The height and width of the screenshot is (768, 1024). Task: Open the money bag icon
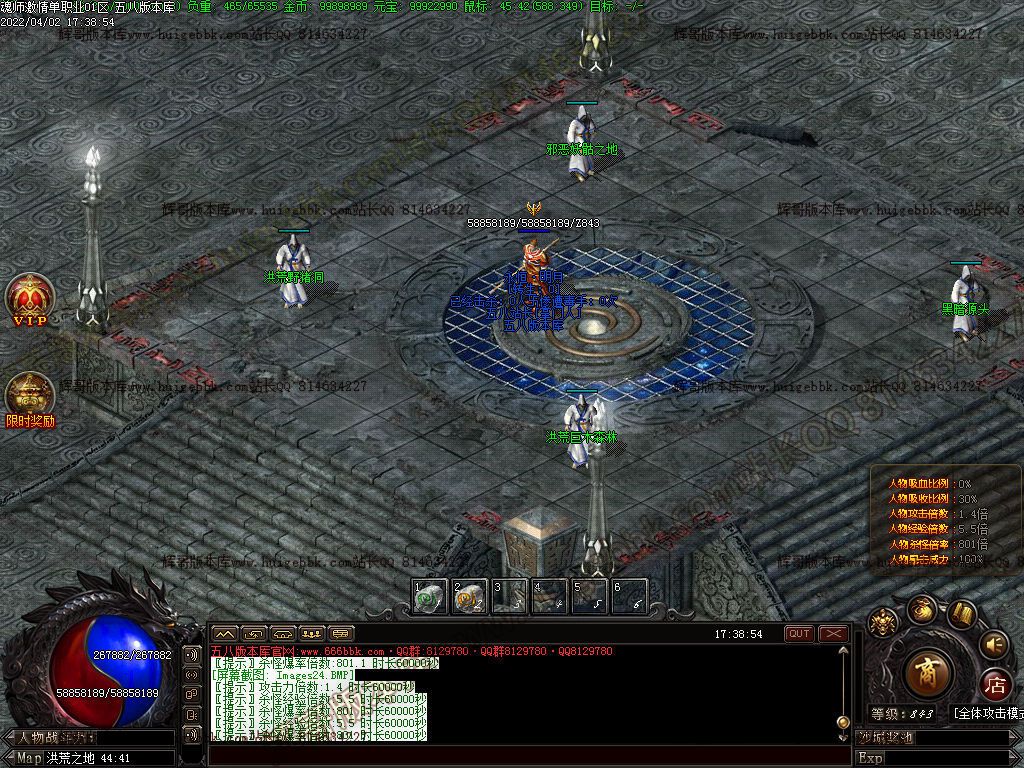coord(921,609)
